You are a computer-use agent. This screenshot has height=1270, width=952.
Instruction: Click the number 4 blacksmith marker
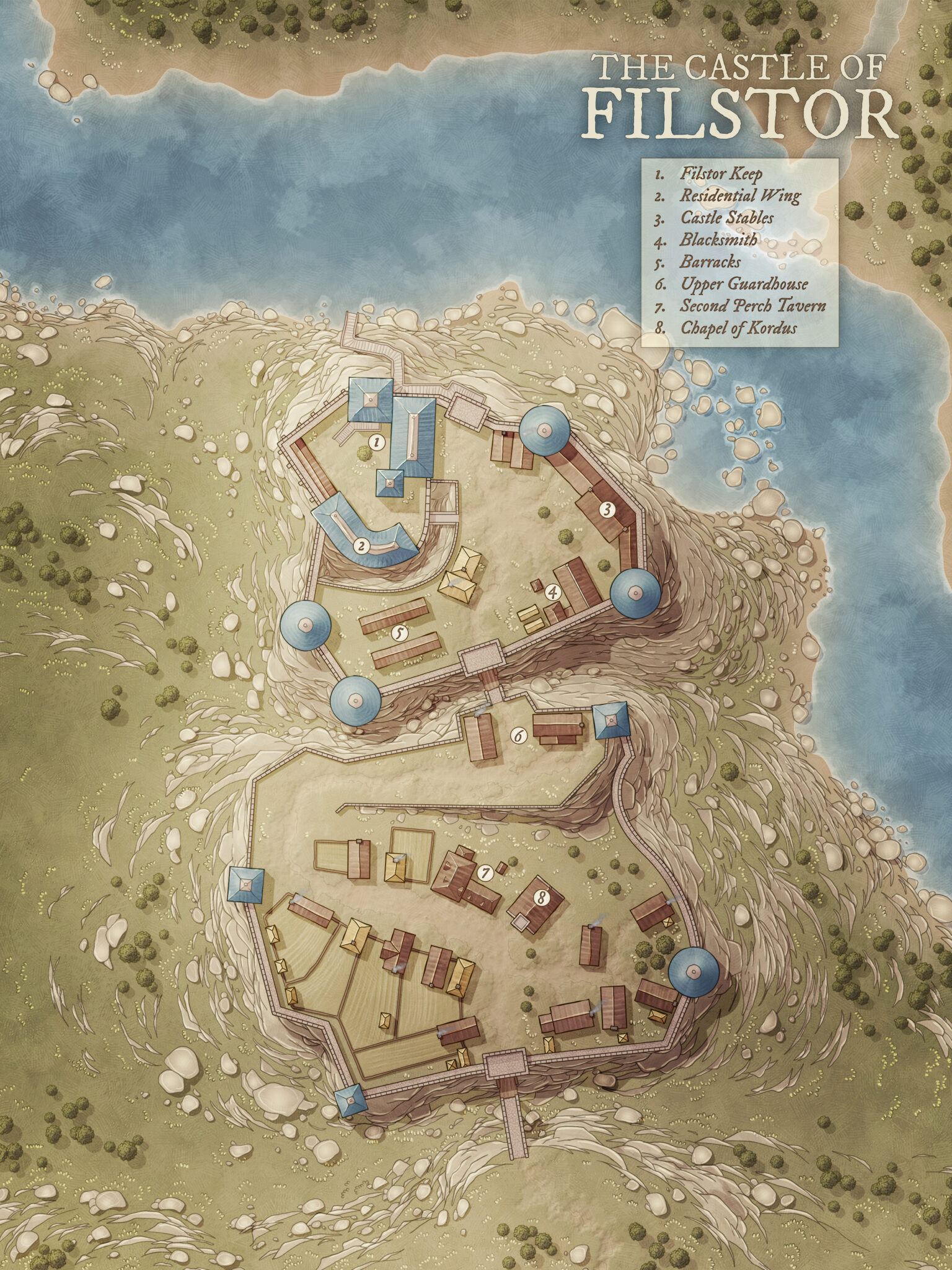point(553,593)
